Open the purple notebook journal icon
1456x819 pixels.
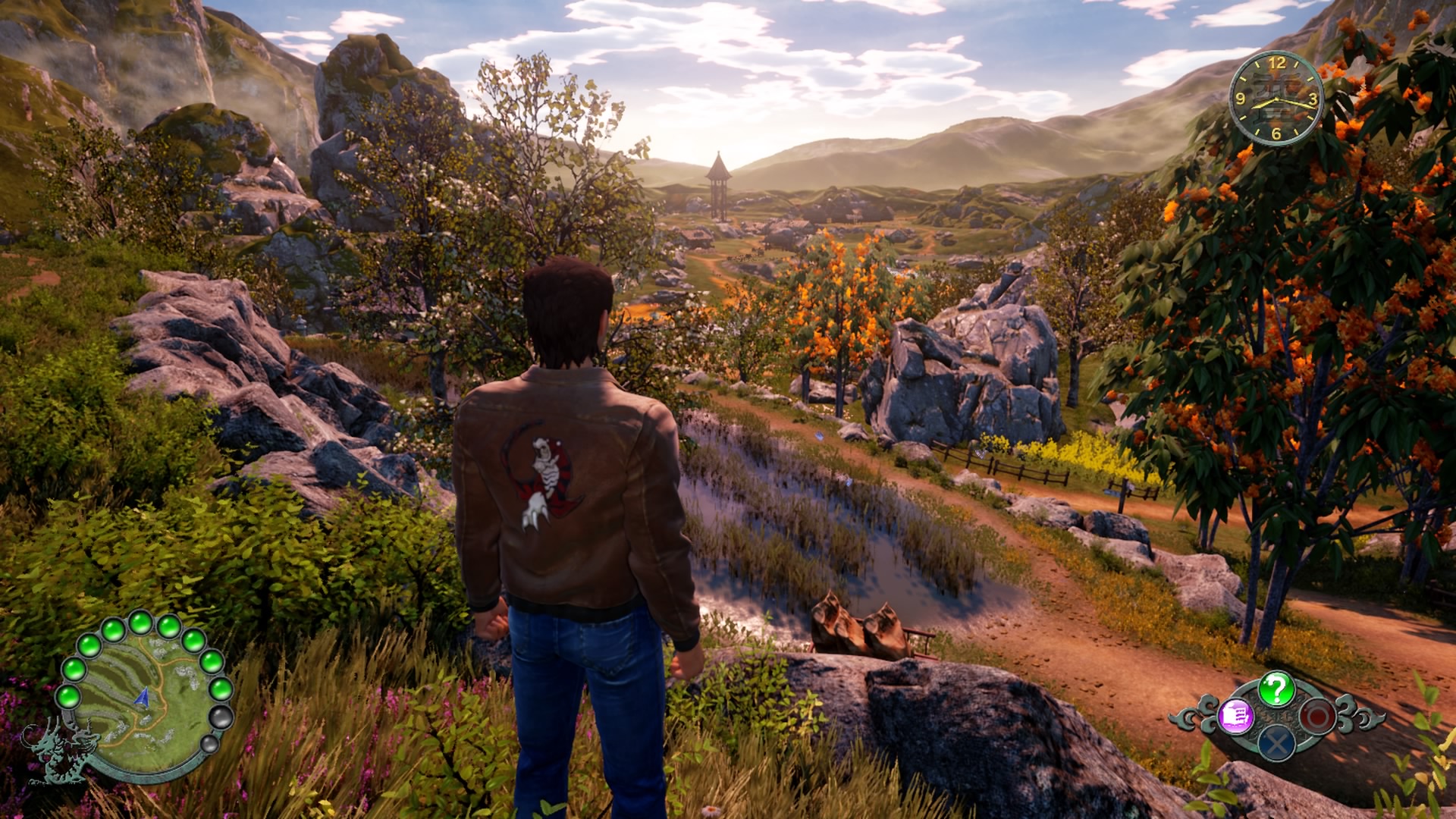point(1235,715)
